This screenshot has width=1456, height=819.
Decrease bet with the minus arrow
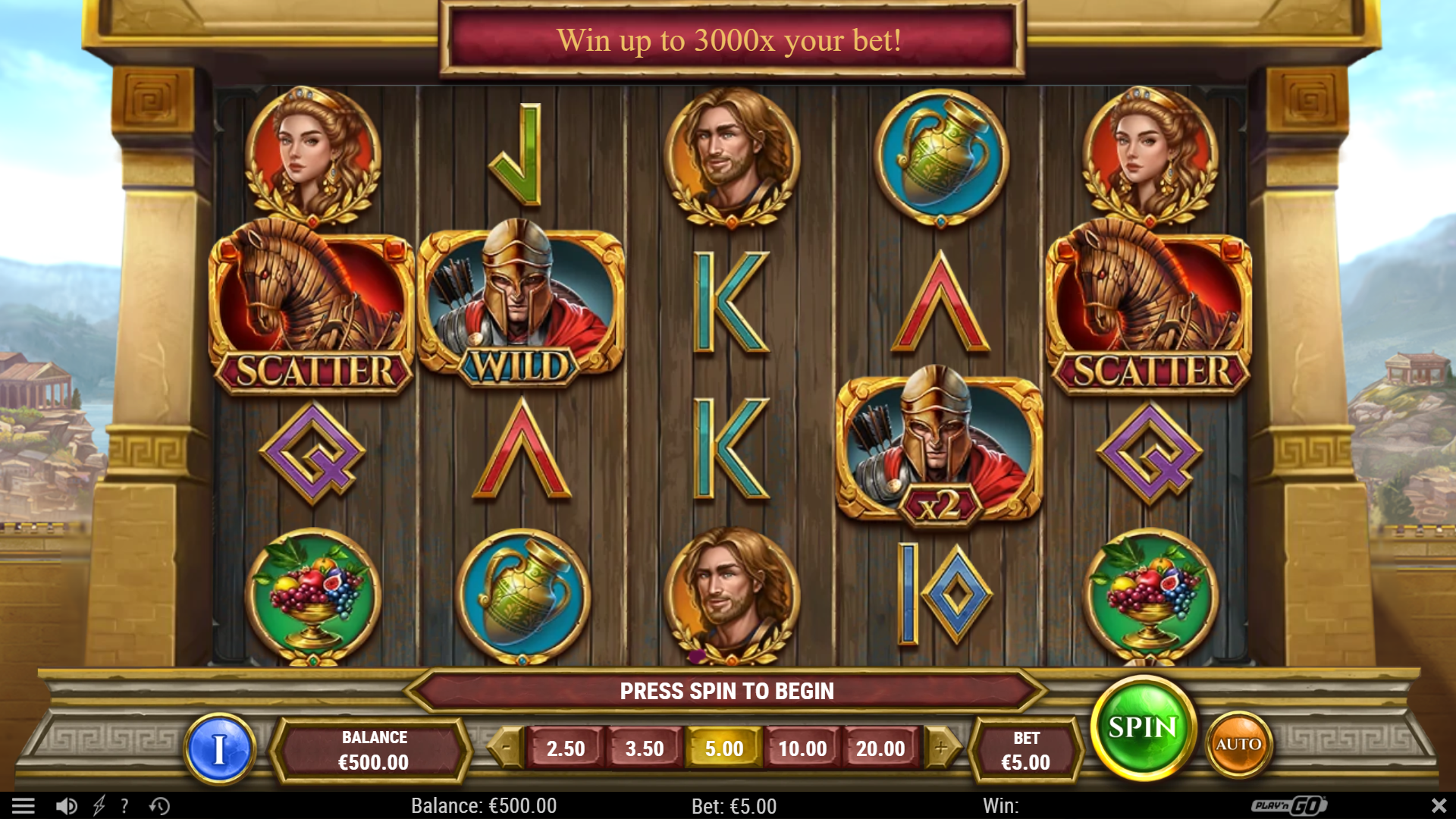[506, 748]
